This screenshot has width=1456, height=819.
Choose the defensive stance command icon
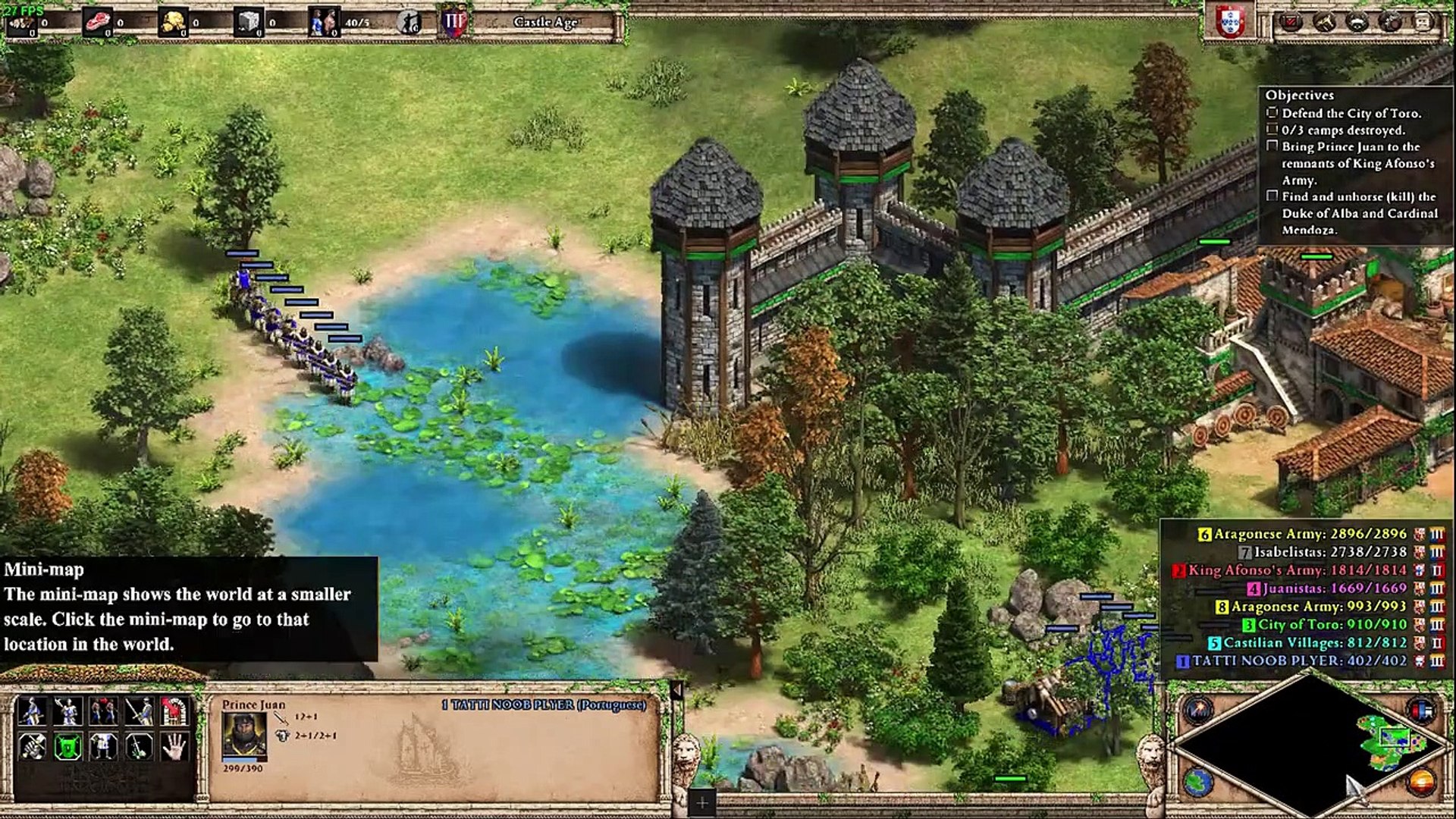(x=67, y=711)
